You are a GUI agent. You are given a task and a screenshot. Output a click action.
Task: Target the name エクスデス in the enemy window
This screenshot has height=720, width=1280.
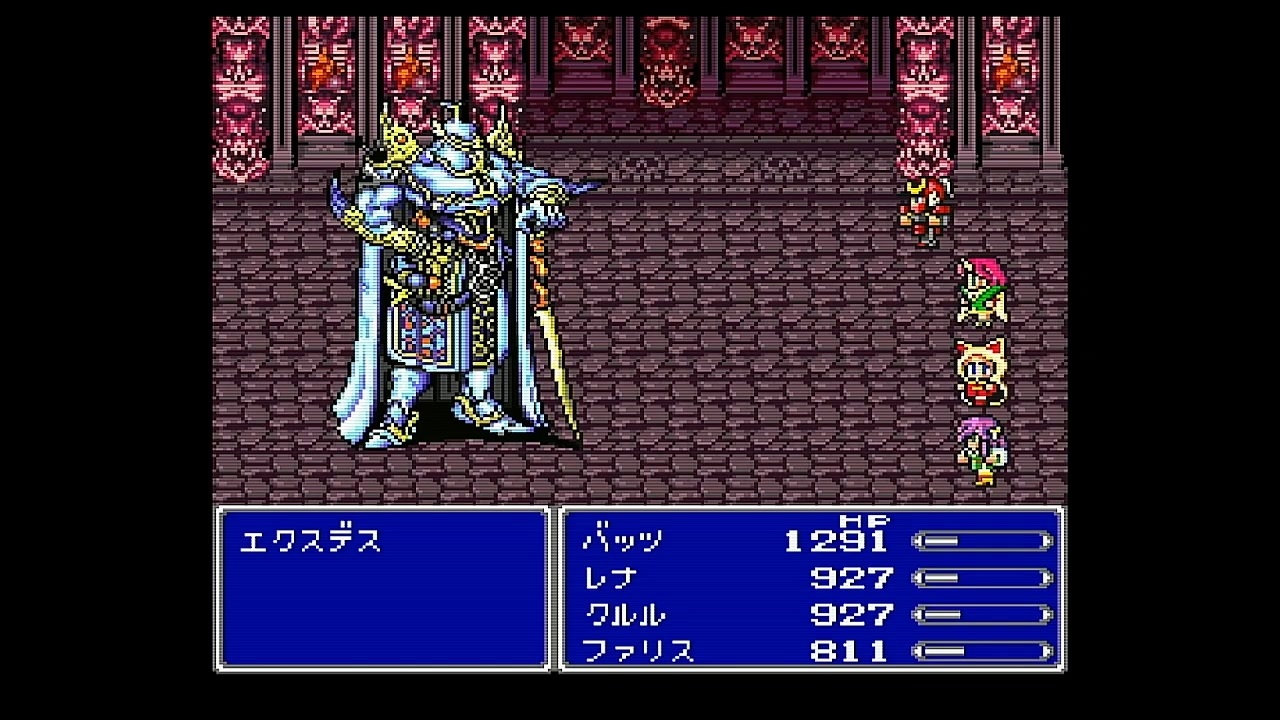310,540
